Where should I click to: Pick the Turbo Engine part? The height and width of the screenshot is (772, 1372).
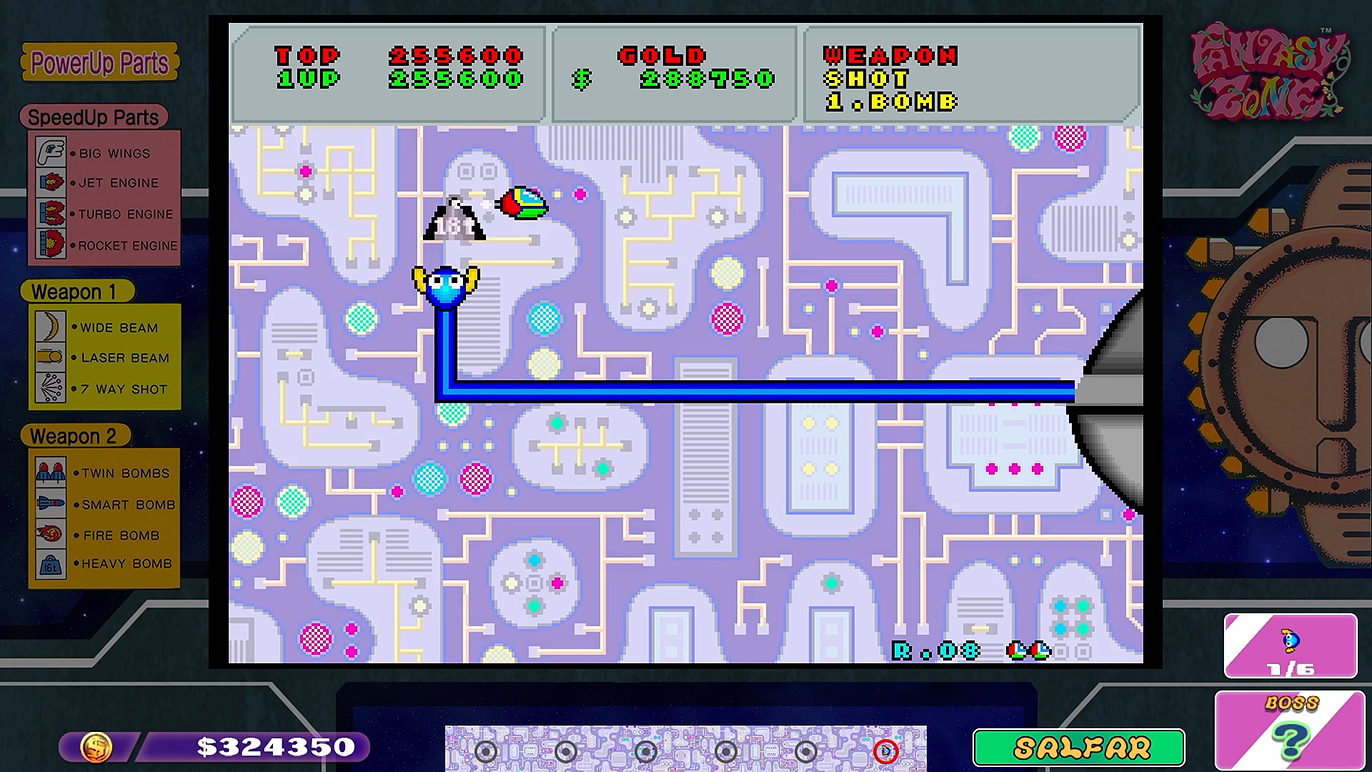[x=104, y=214]
